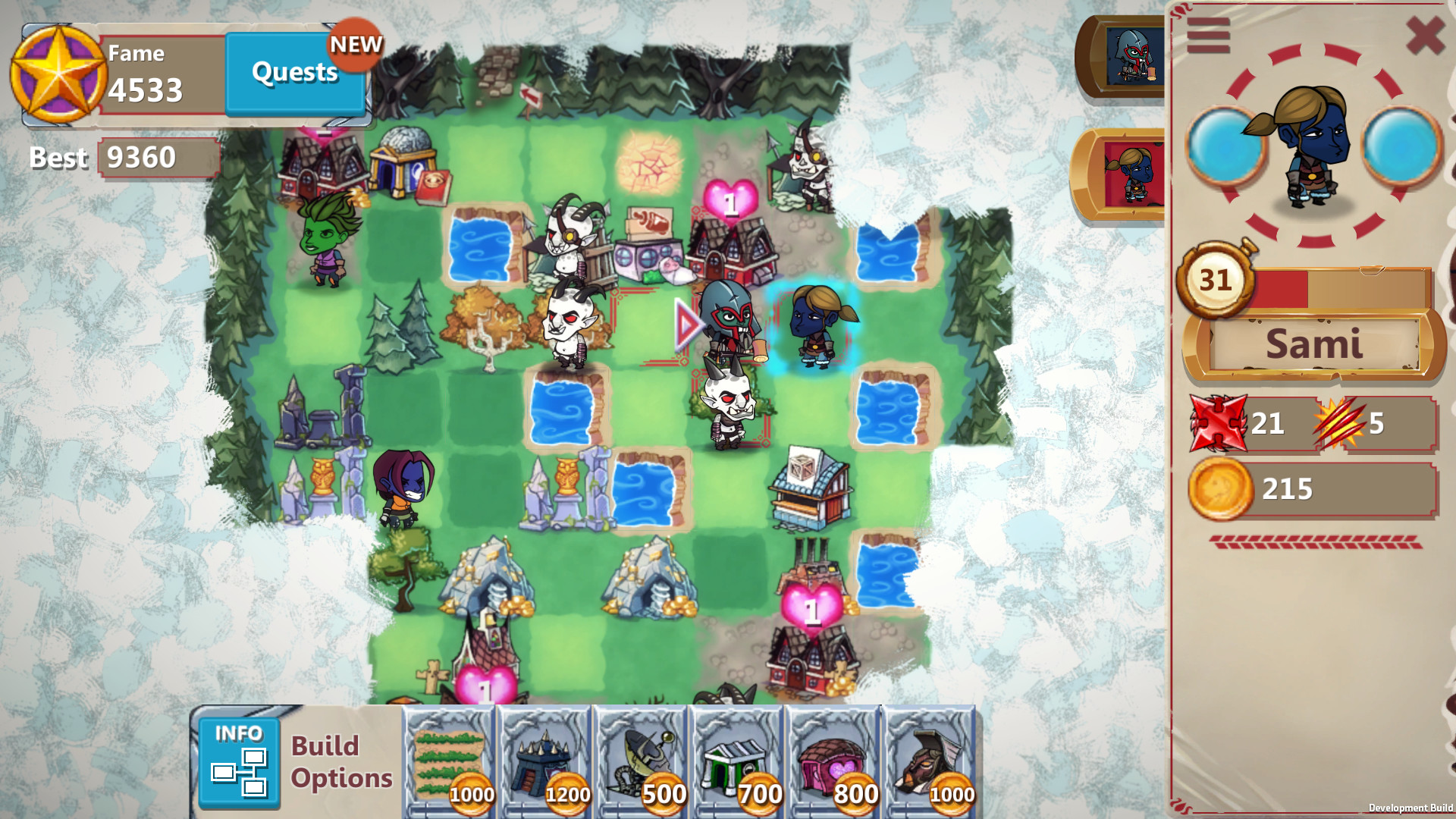1456x819 pixels.
Task: Open the Quests panel
Action: (294, 74)
